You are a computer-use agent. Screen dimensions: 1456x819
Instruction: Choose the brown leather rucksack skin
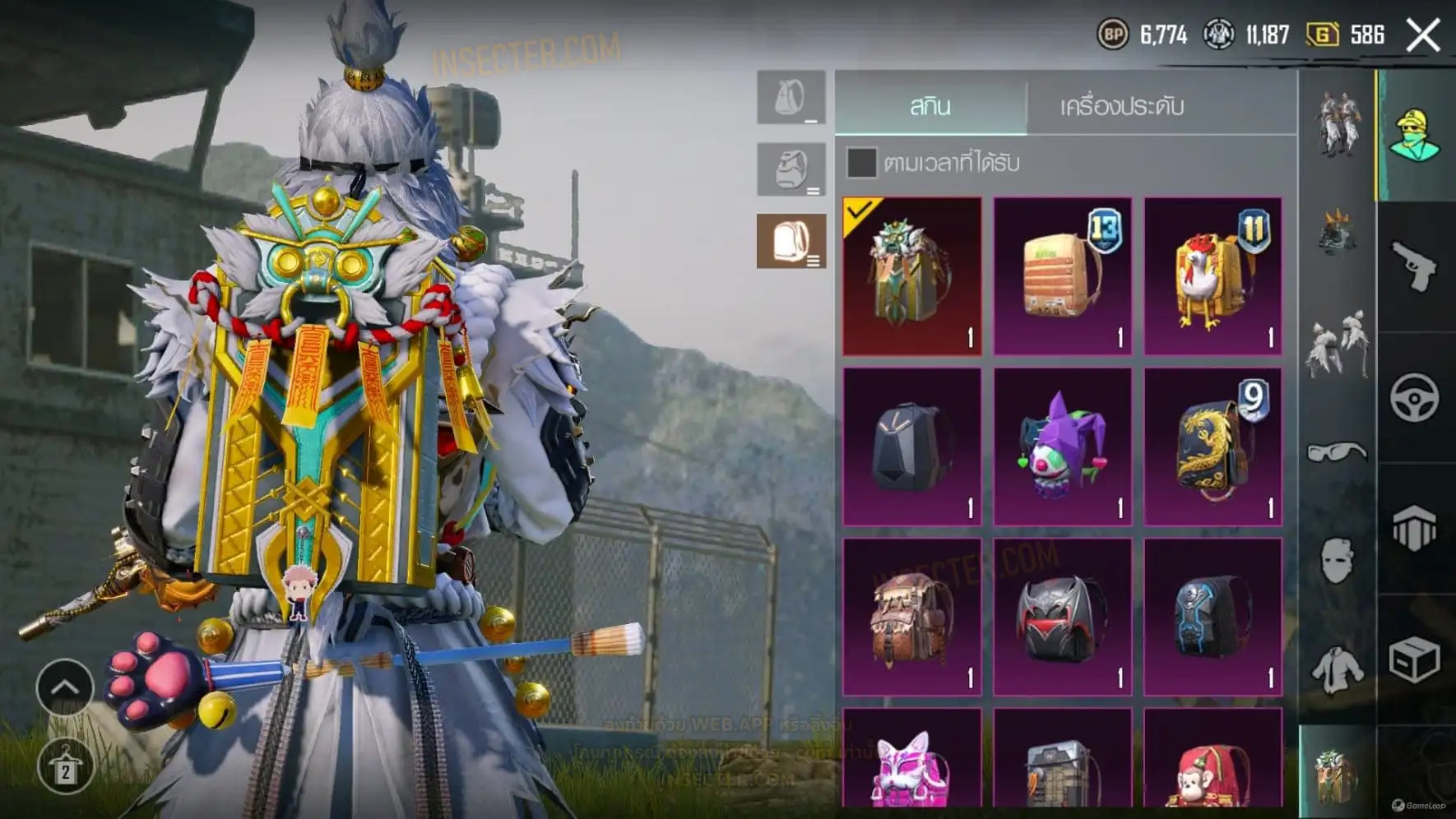pyautogui.click(x=911, y=617)
